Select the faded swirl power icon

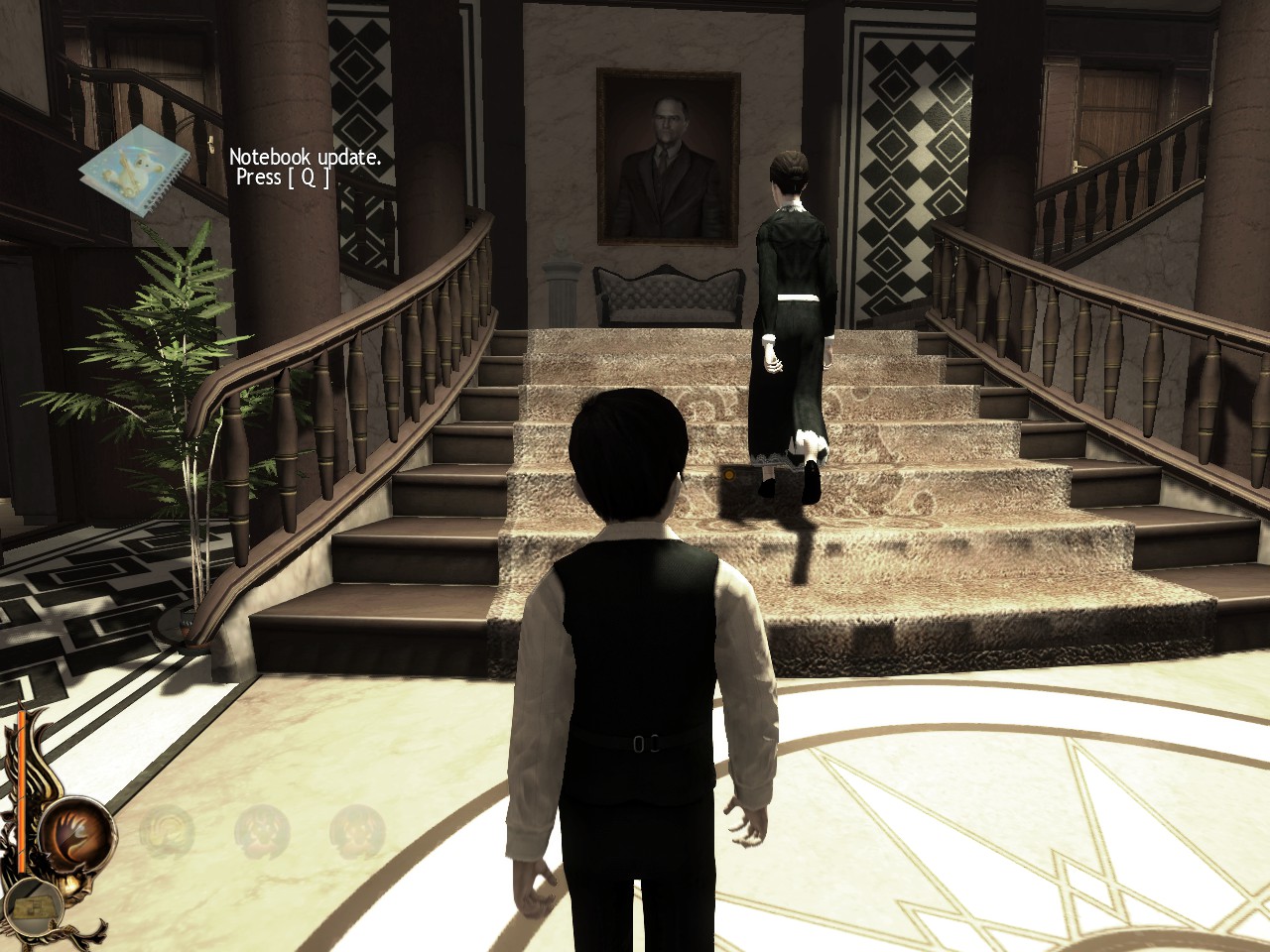(x=167, y=831)
